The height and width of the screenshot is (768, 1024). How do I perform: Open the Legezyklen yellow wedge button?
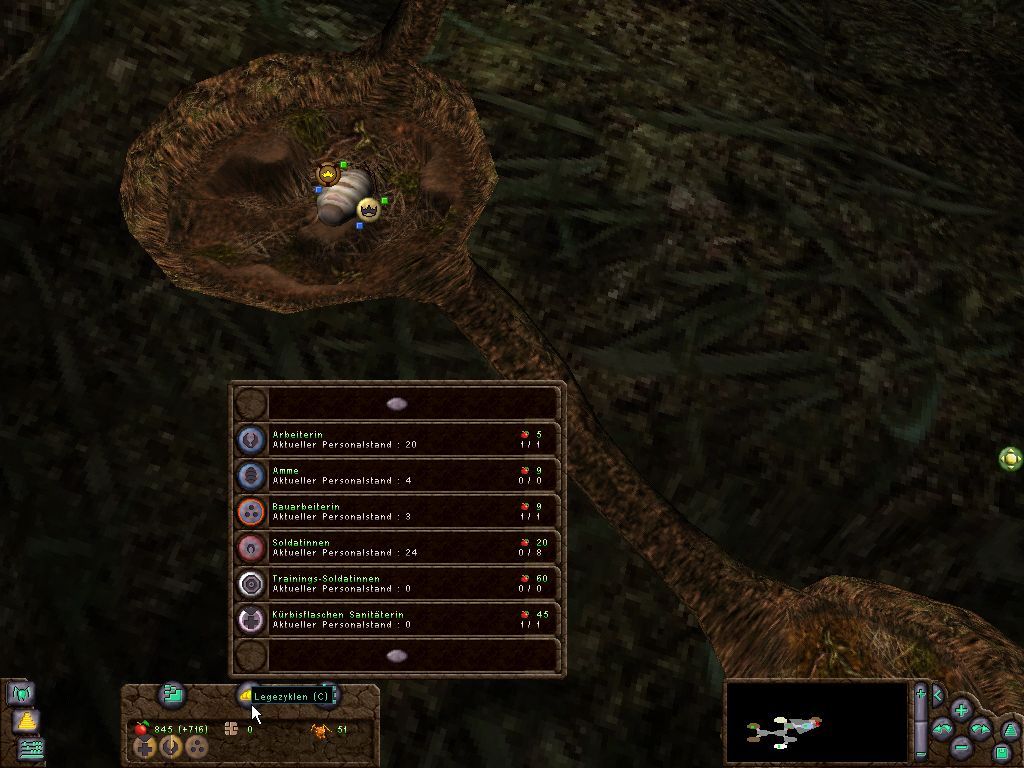coord(246,695)
